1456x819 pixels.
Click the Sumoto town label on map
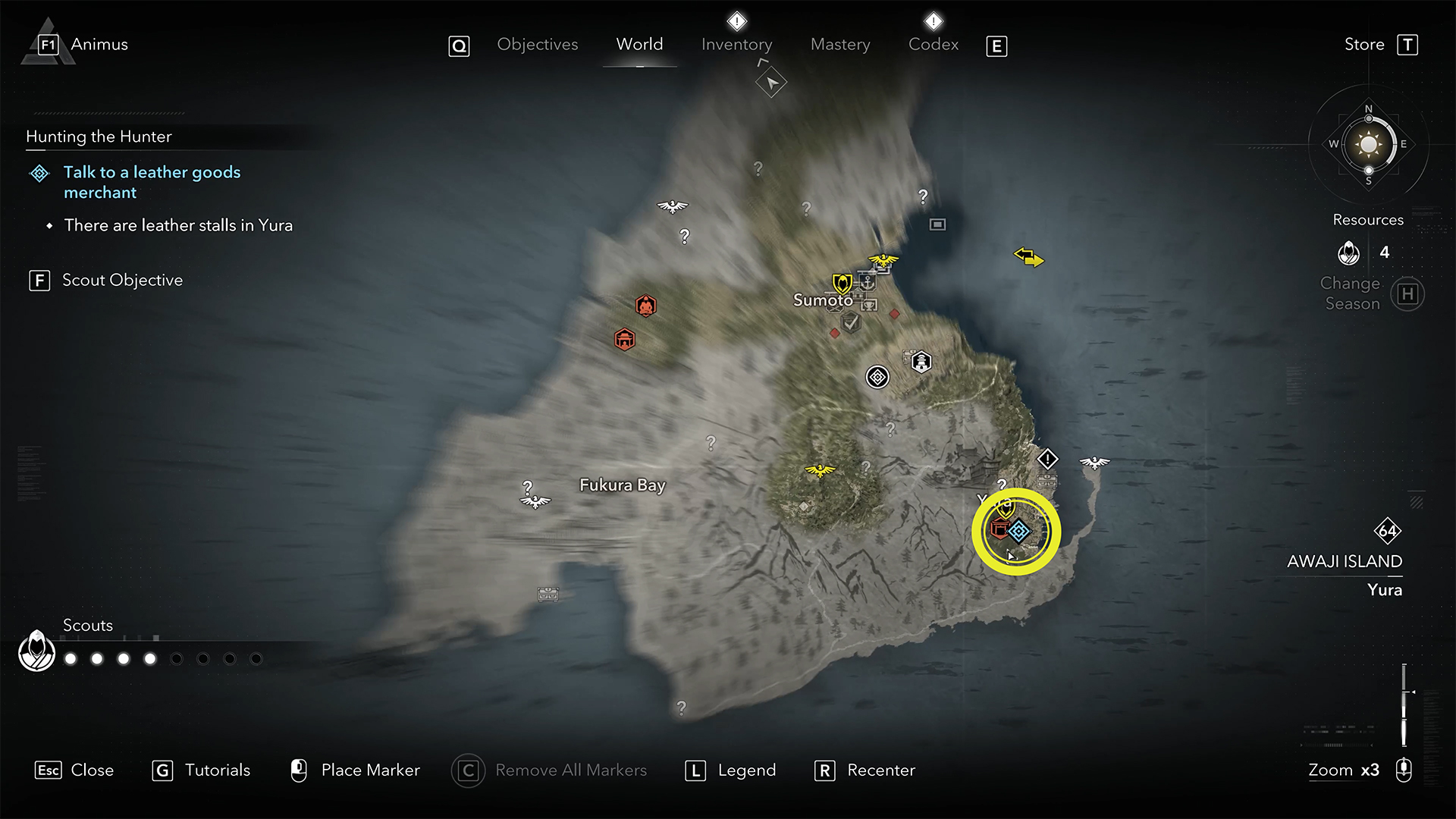click(x=822, y=300)
